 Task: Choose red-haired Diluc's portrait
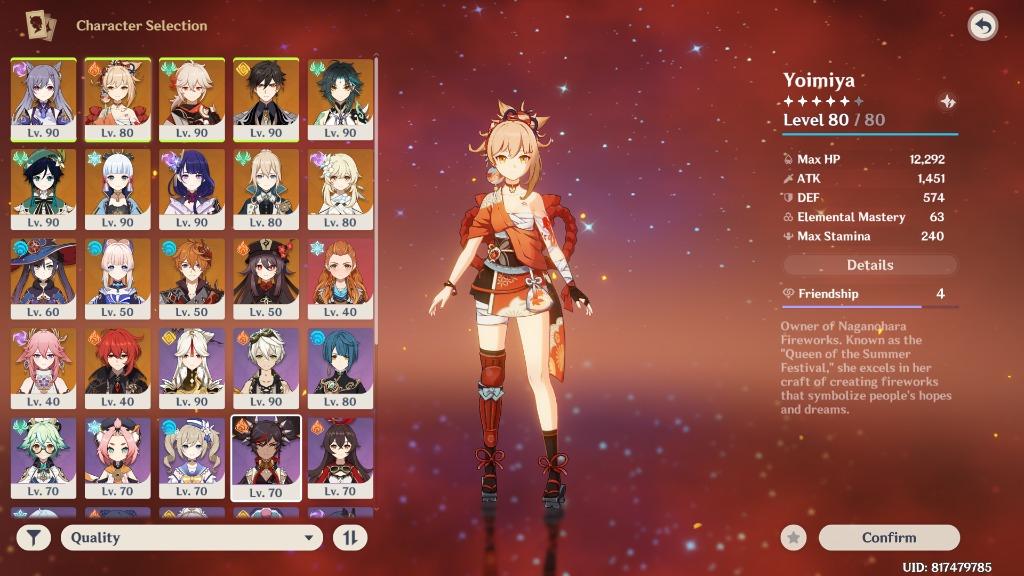(x=117, y=367)
